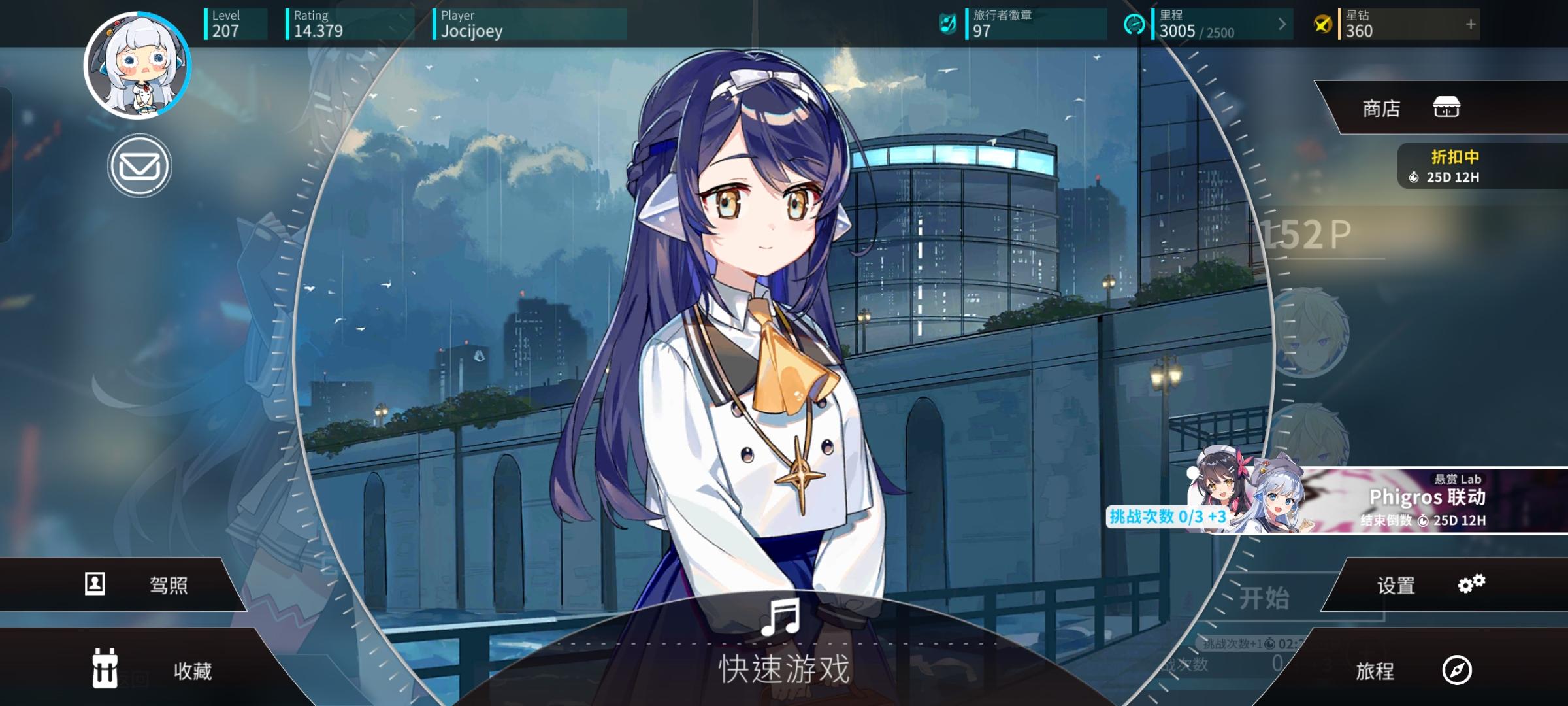1568x706 pixels.
Task: Open the mail inbox envelope icon
Action: coord(139,166)
